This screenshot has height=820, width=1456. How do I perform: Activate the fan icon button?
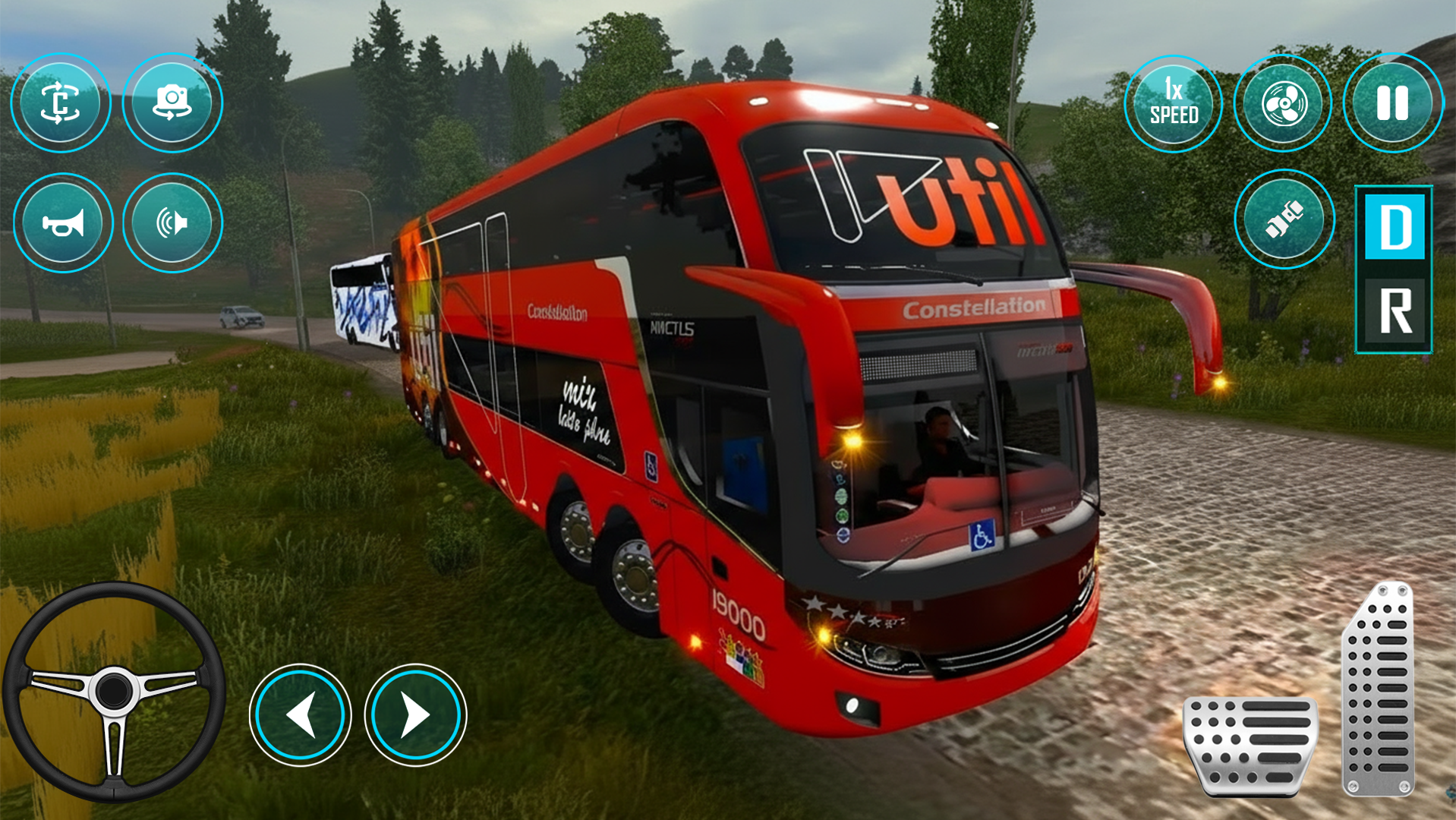pos(1283,104)
